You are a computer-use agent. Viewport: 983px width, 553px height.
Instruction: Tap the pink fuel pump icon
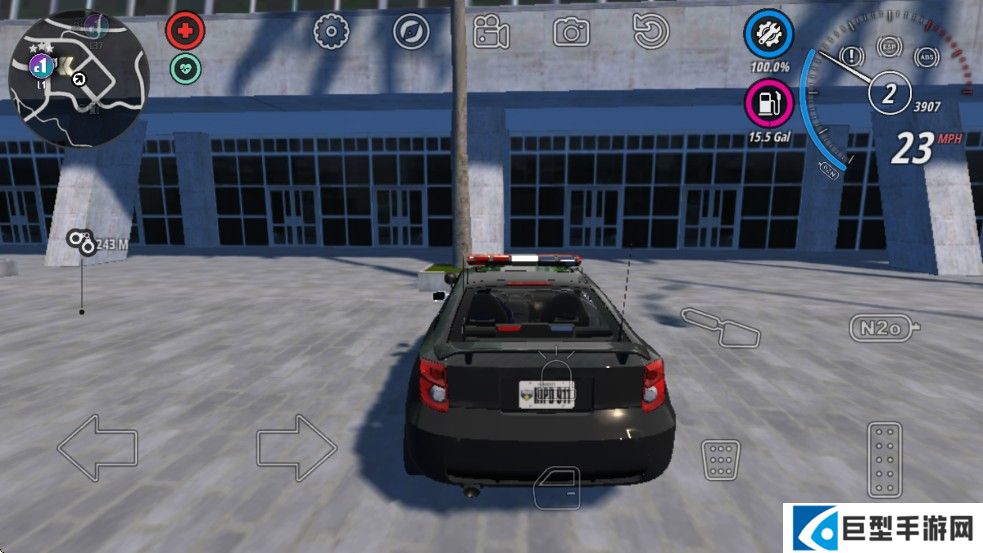pyautogui.click(x=768, y=102)
